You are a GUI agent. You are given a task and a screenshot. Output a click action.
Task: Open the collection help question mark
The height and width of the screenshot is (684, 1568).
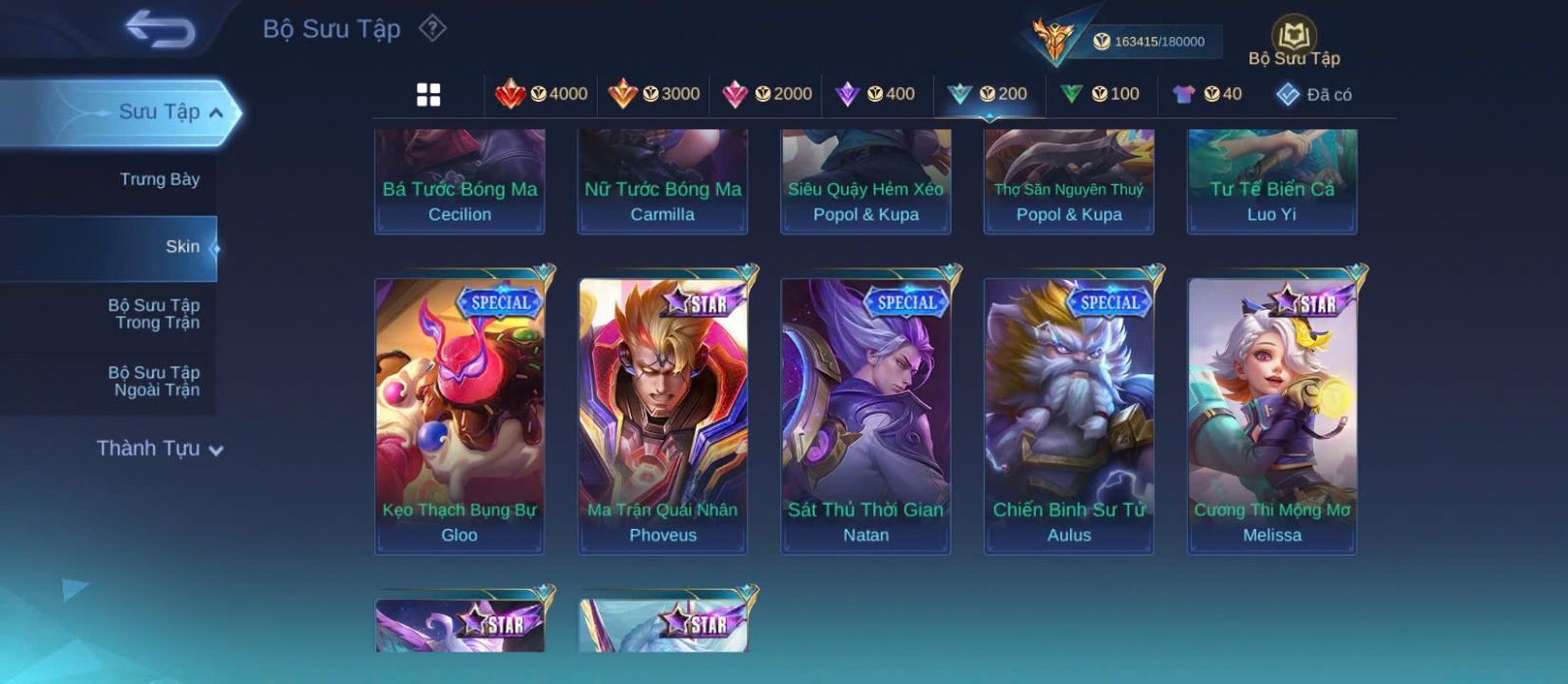coord(432,28)
